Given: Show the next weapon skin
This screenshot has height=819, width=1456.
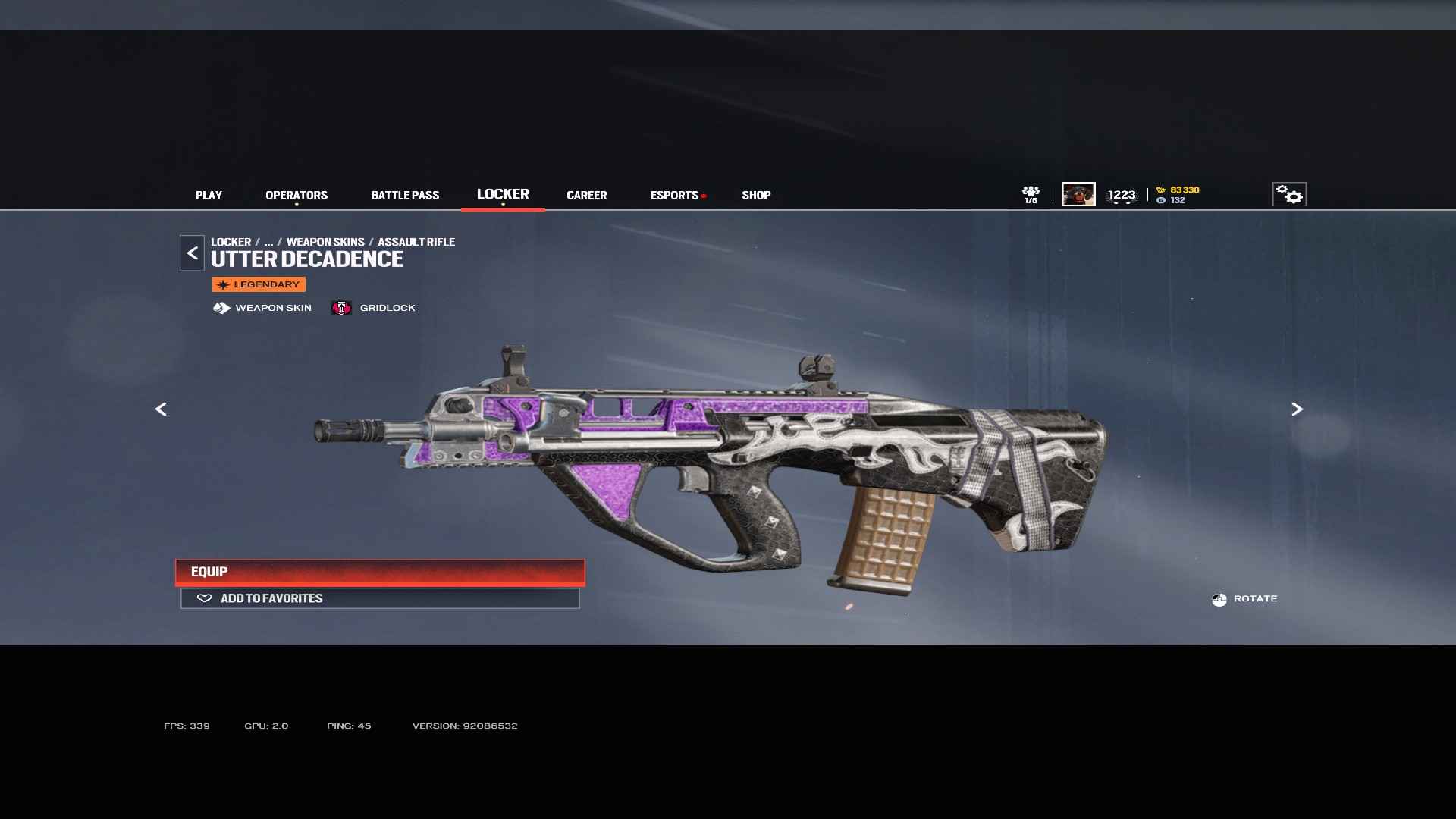Looking at the screenshot, I should coord(1297,409).
